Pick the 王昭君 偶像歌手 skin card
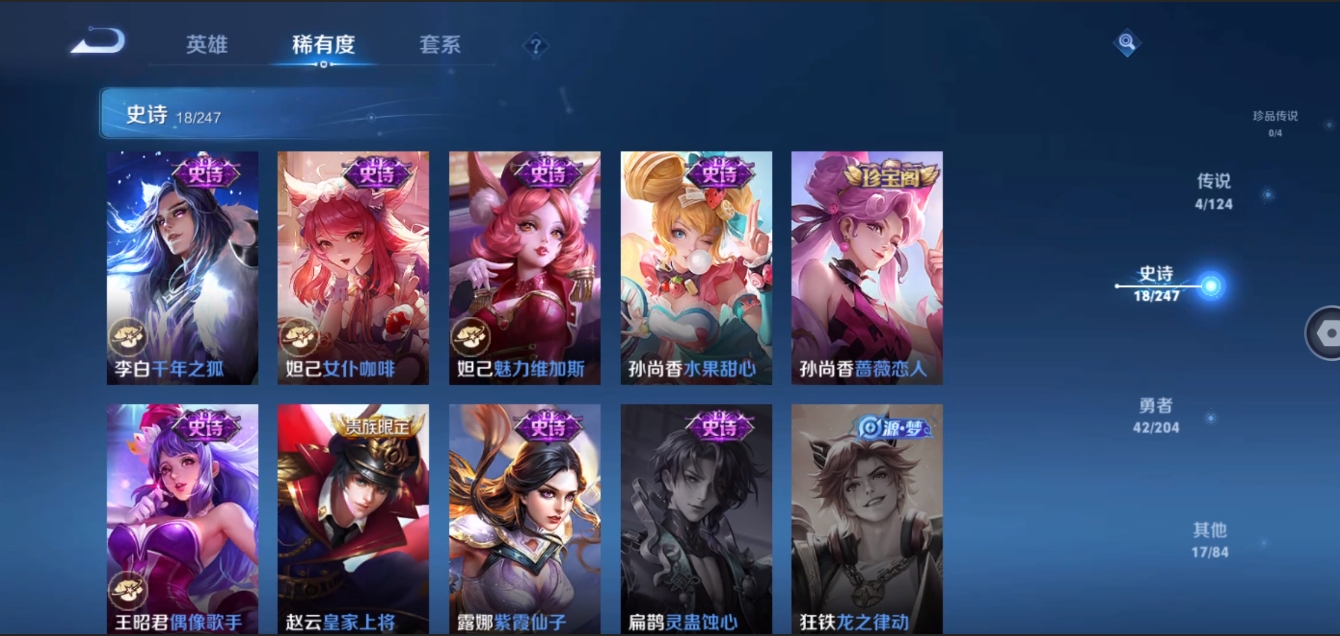 pos(183,518)
